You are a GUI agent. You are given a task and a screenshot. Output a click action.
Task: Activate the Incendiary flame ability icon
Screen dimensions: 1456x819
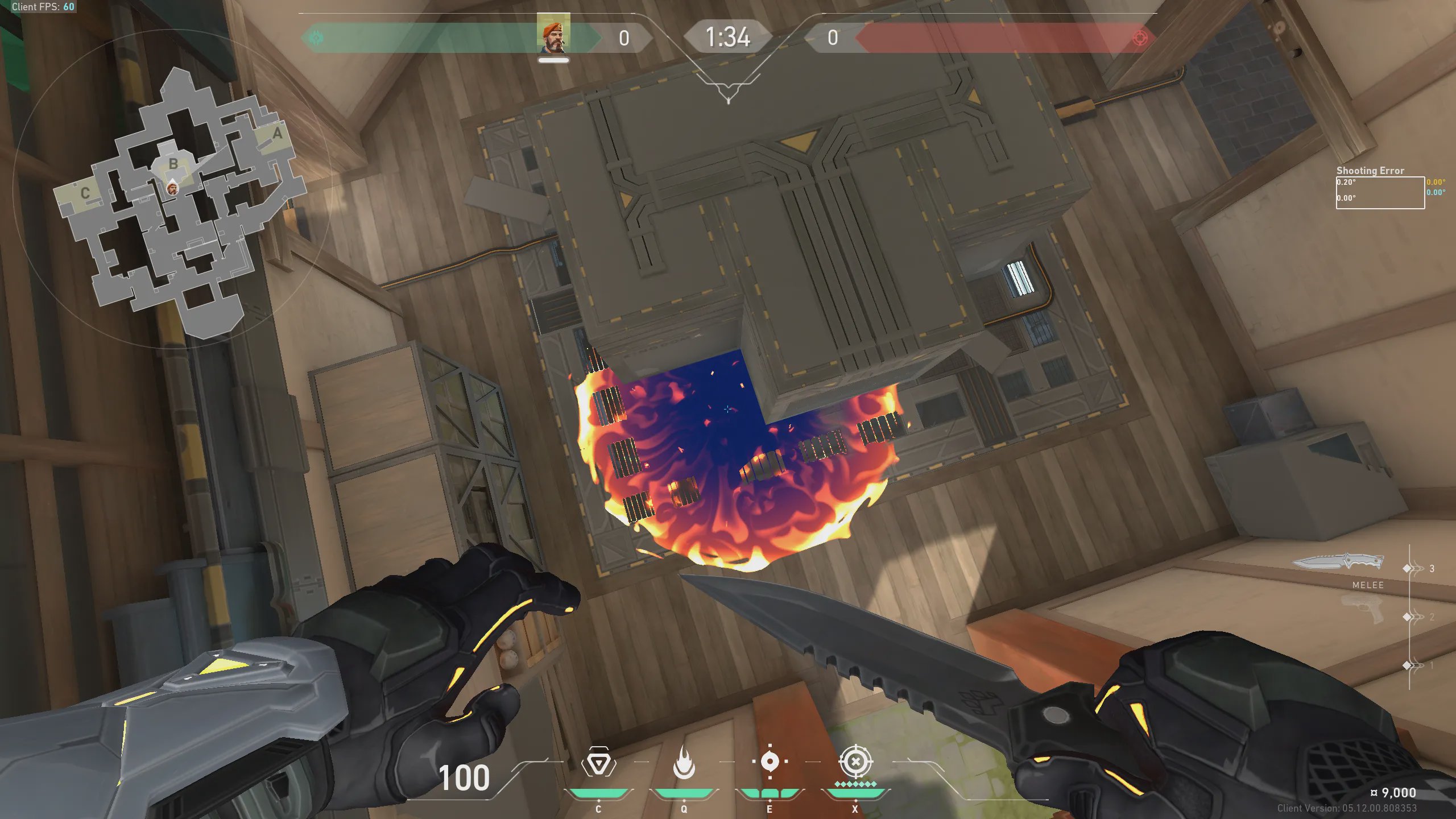click(x=684, y=763)
